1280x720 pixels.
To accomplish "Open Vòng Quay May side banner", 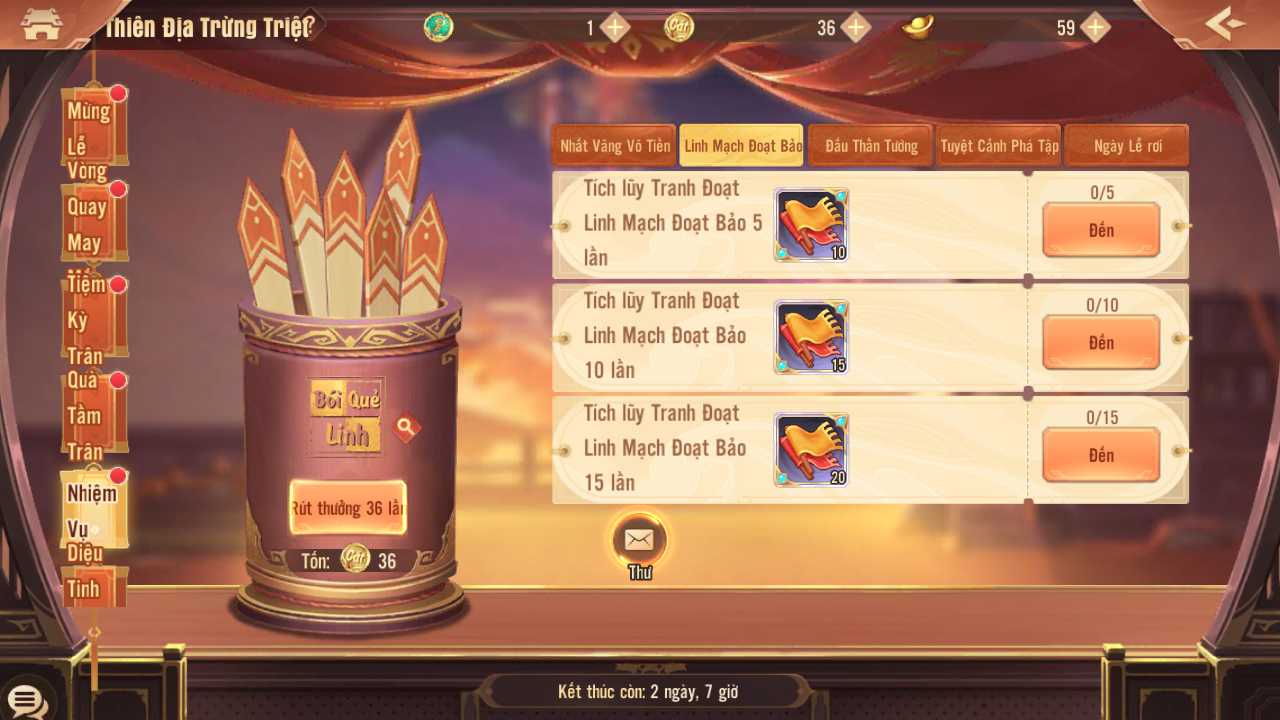I will pos(93,222).
